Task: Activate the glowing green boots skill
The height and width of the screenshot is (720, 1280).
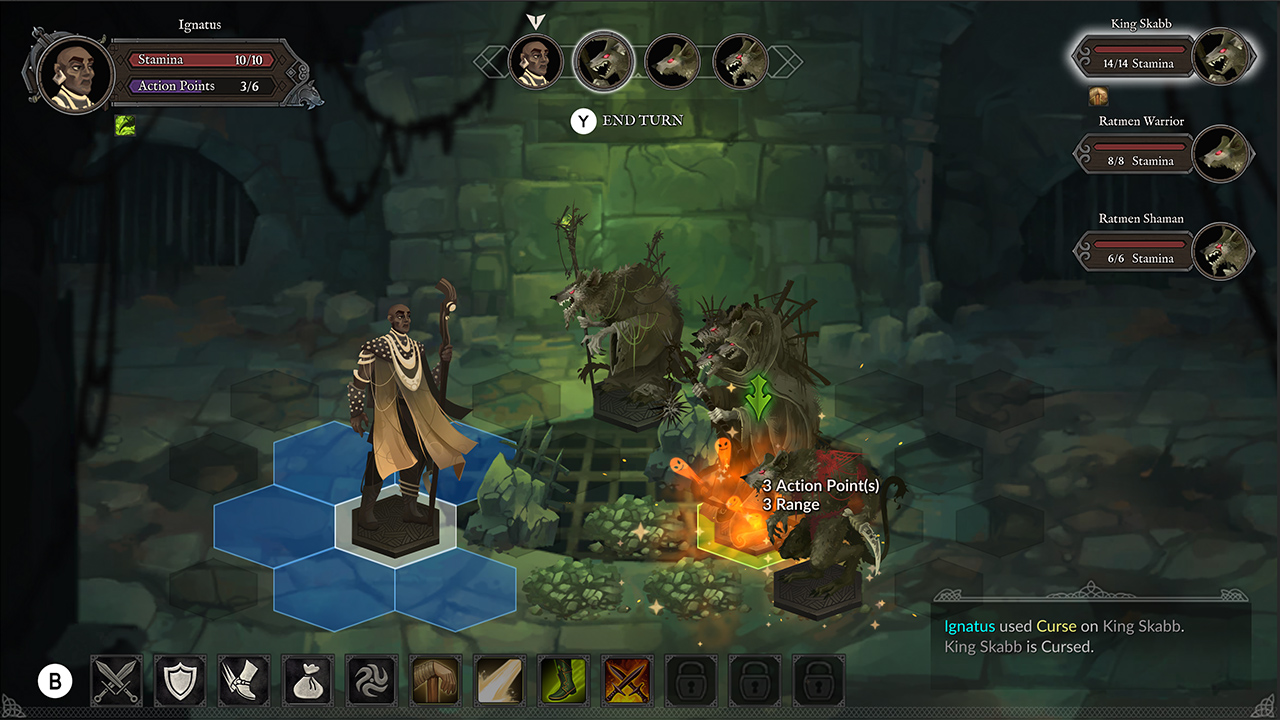Action: click(x=563, y=679)
